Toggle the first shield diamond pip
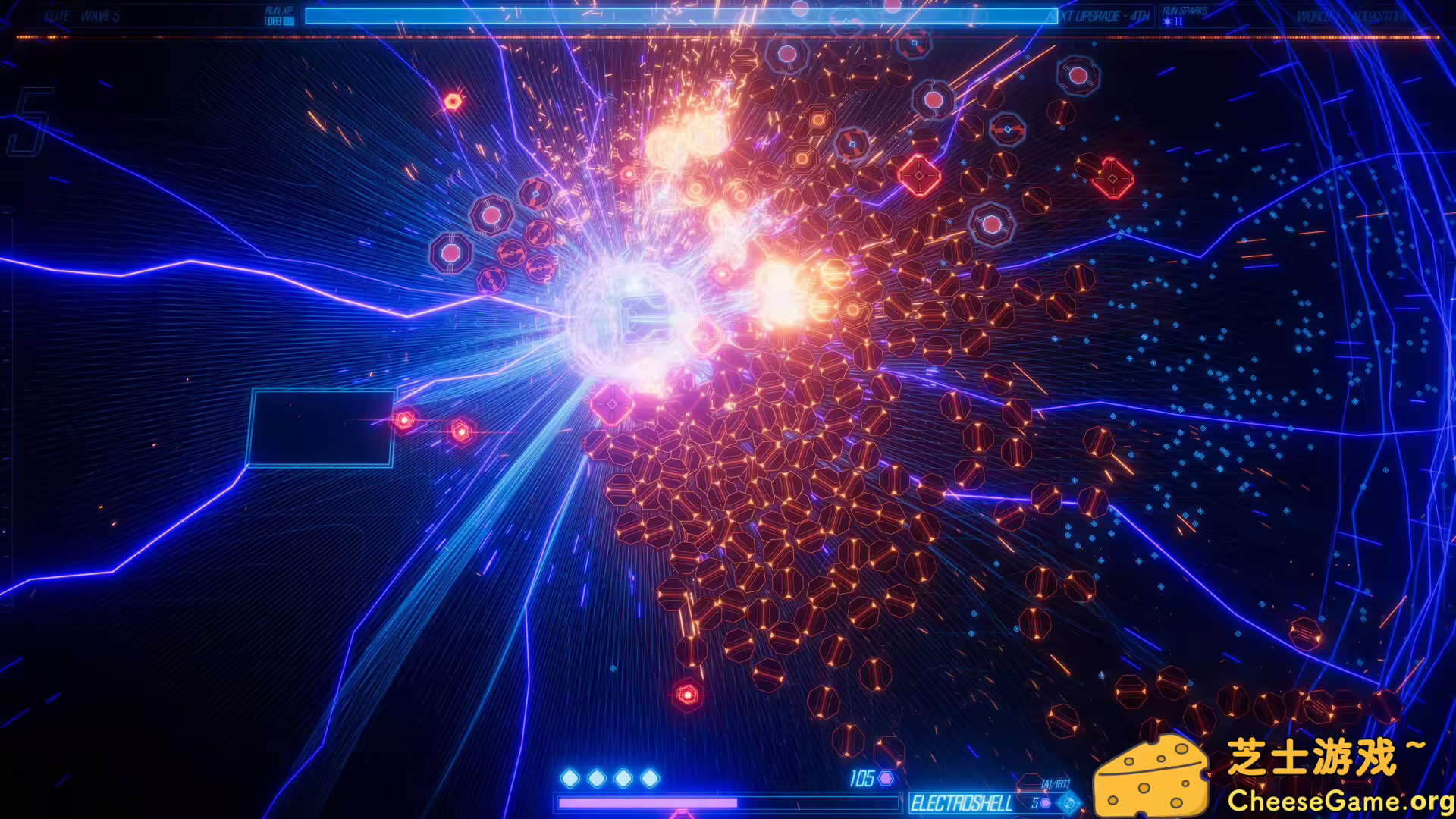The width and height of the screenshot is (1456, 819). (x=570, y=778)
